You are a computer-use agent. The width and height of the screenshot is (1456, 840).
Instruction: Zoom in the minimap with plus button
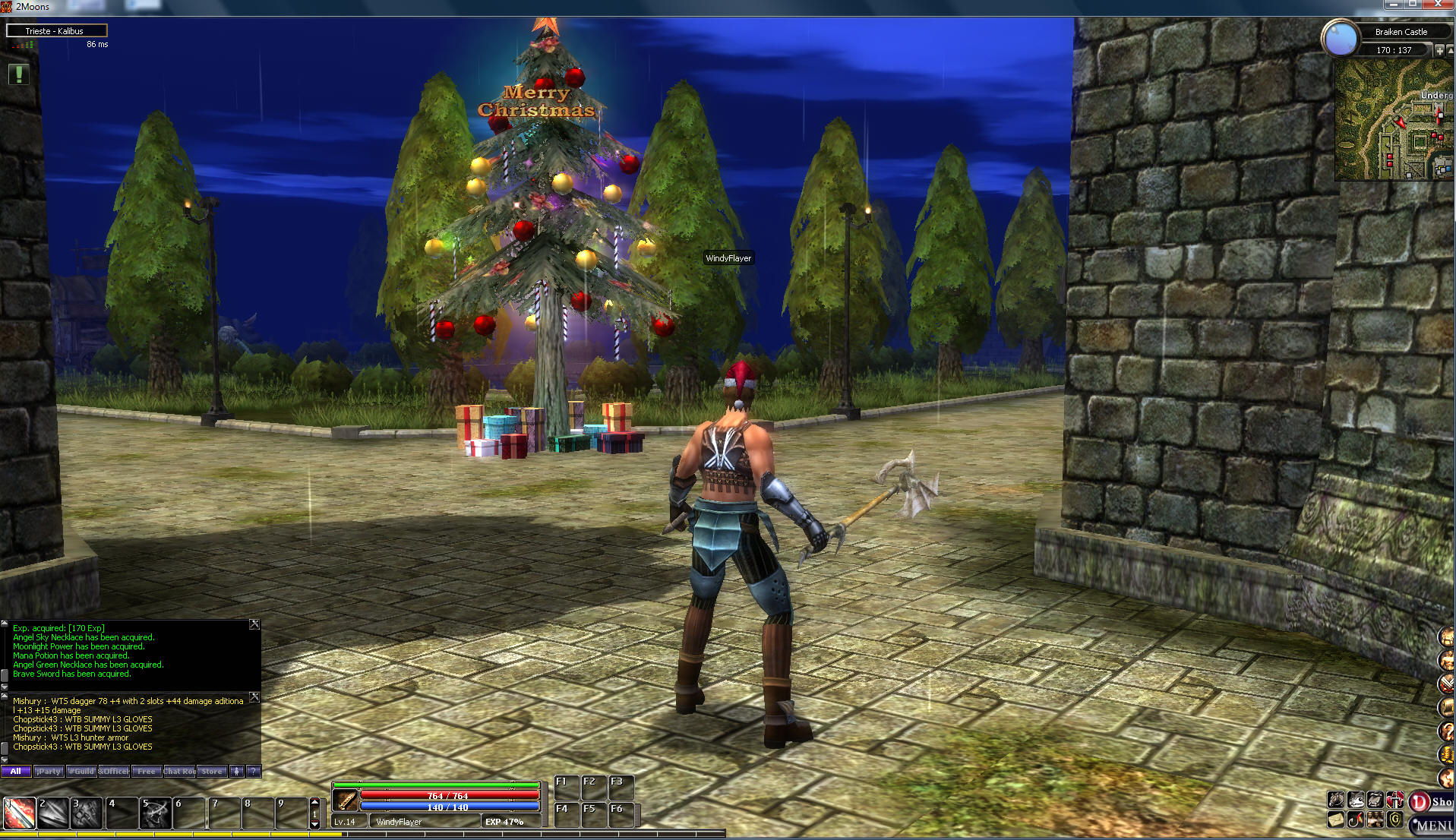[x=1439, y=50]
